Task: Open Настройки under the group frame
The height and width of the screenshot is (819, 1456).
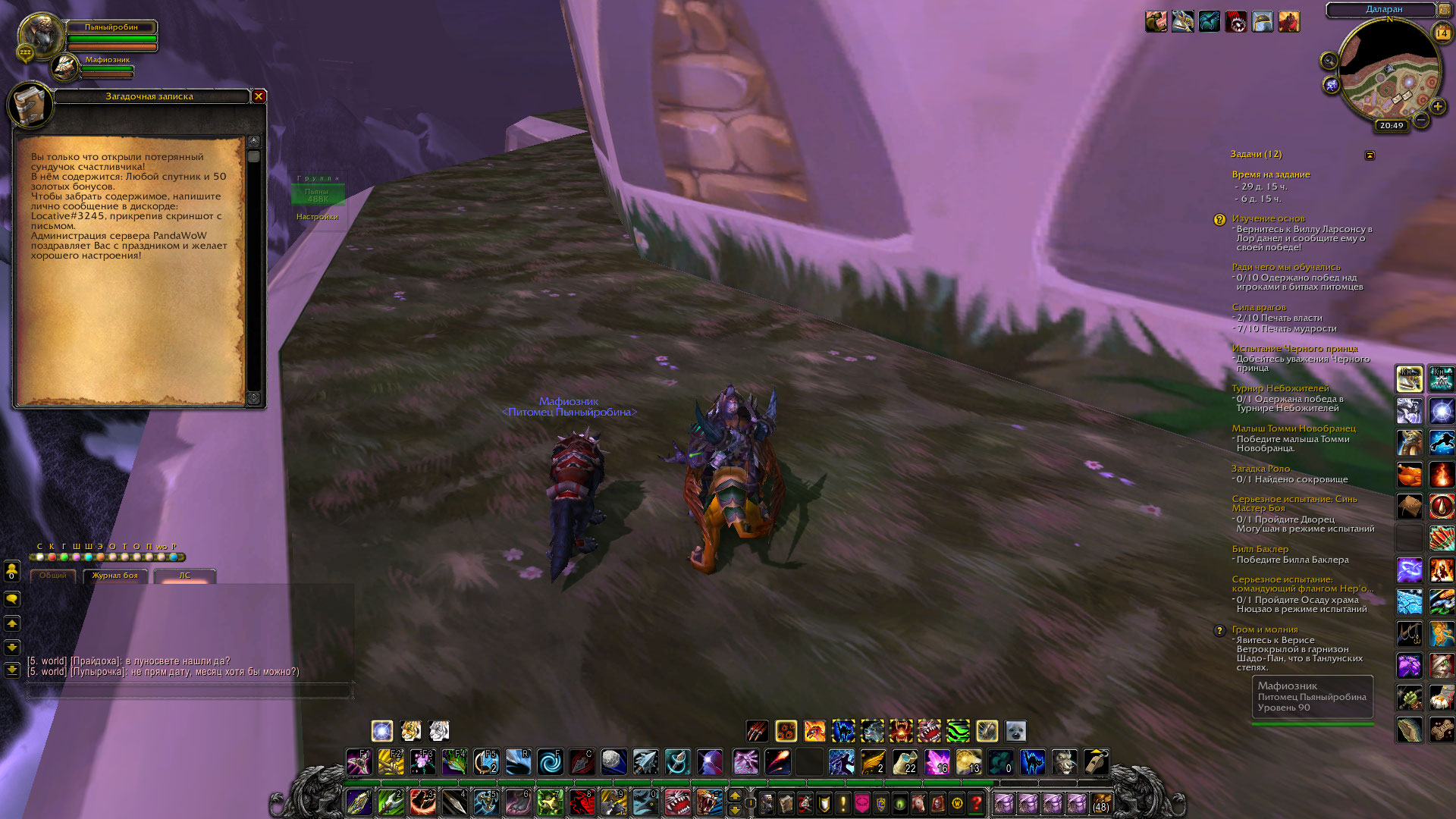Action: tap(317, 217)
